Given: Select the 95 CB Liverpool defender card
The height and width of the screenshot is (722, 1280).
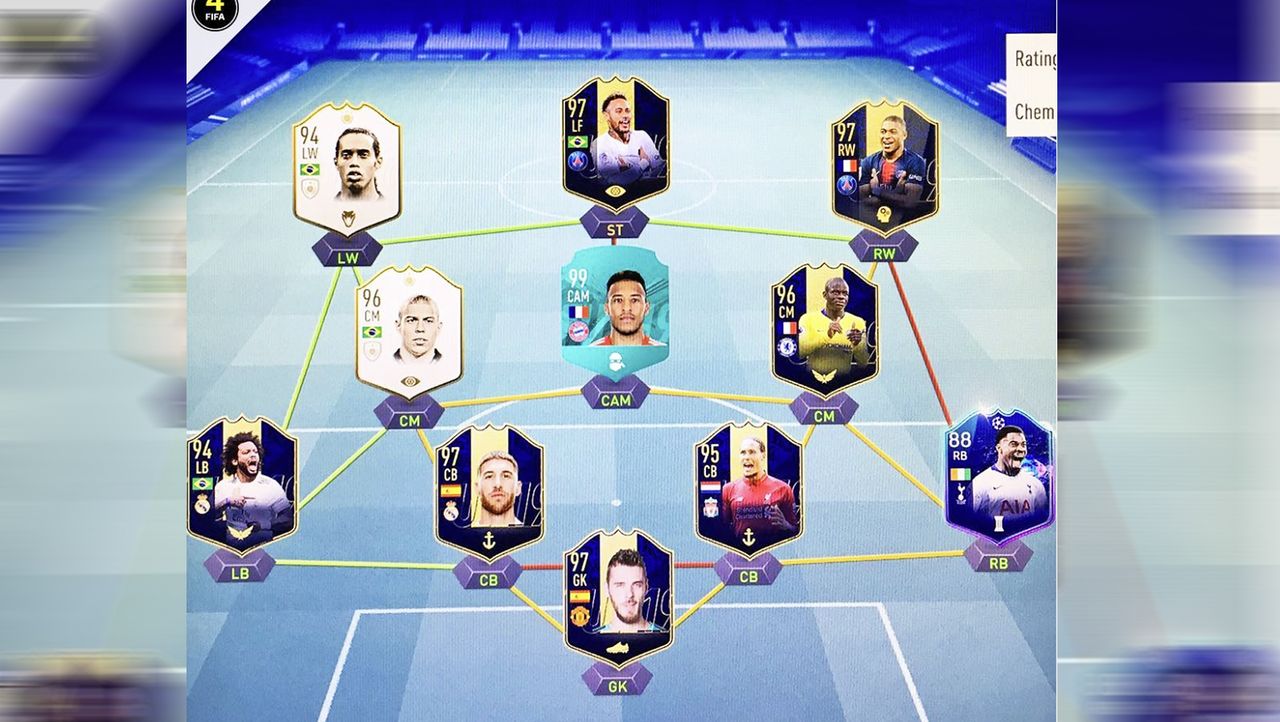Looking at the screenshot, I should tap(748, 488).
